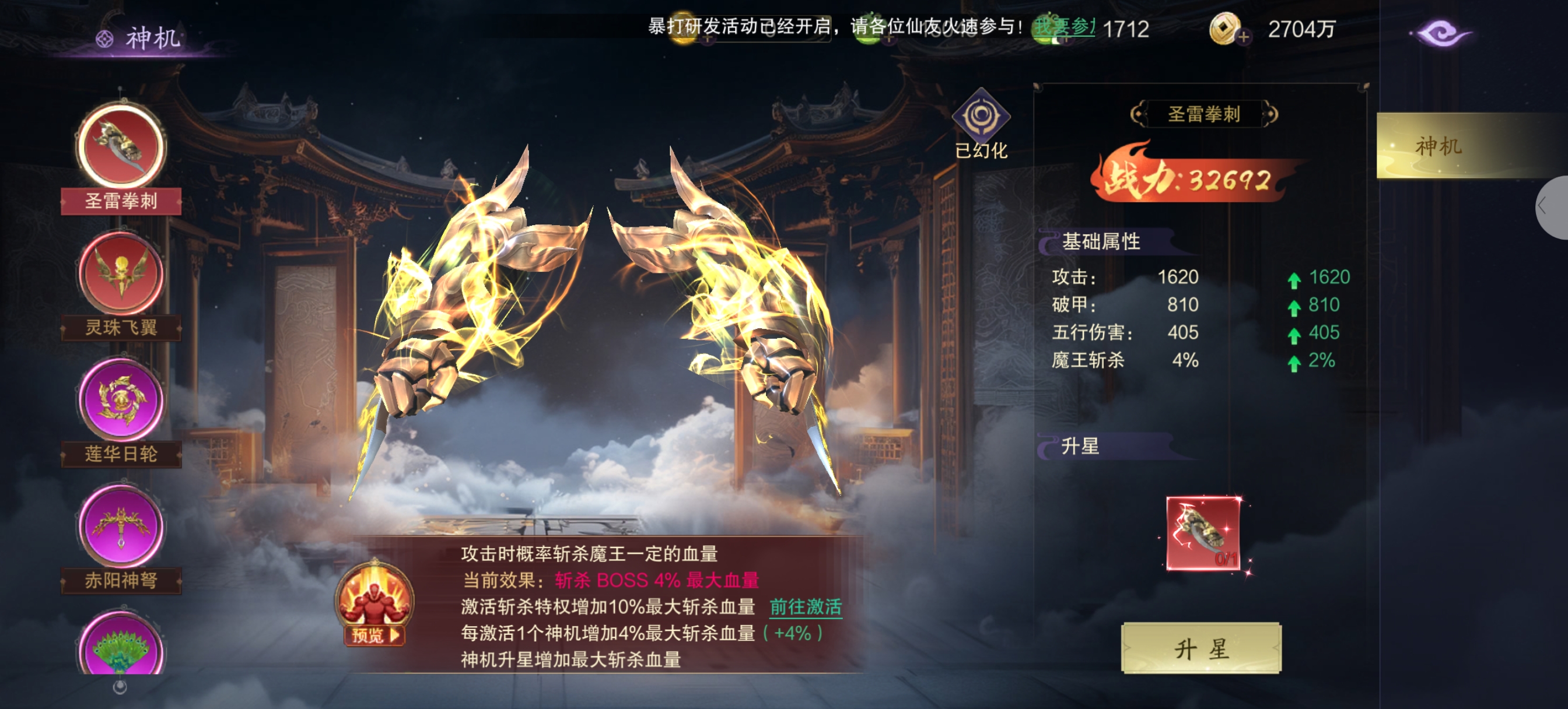Open the 预览 boss preview icon
Viewport: 1568px width, 709px height.
[x=374, y=605]
